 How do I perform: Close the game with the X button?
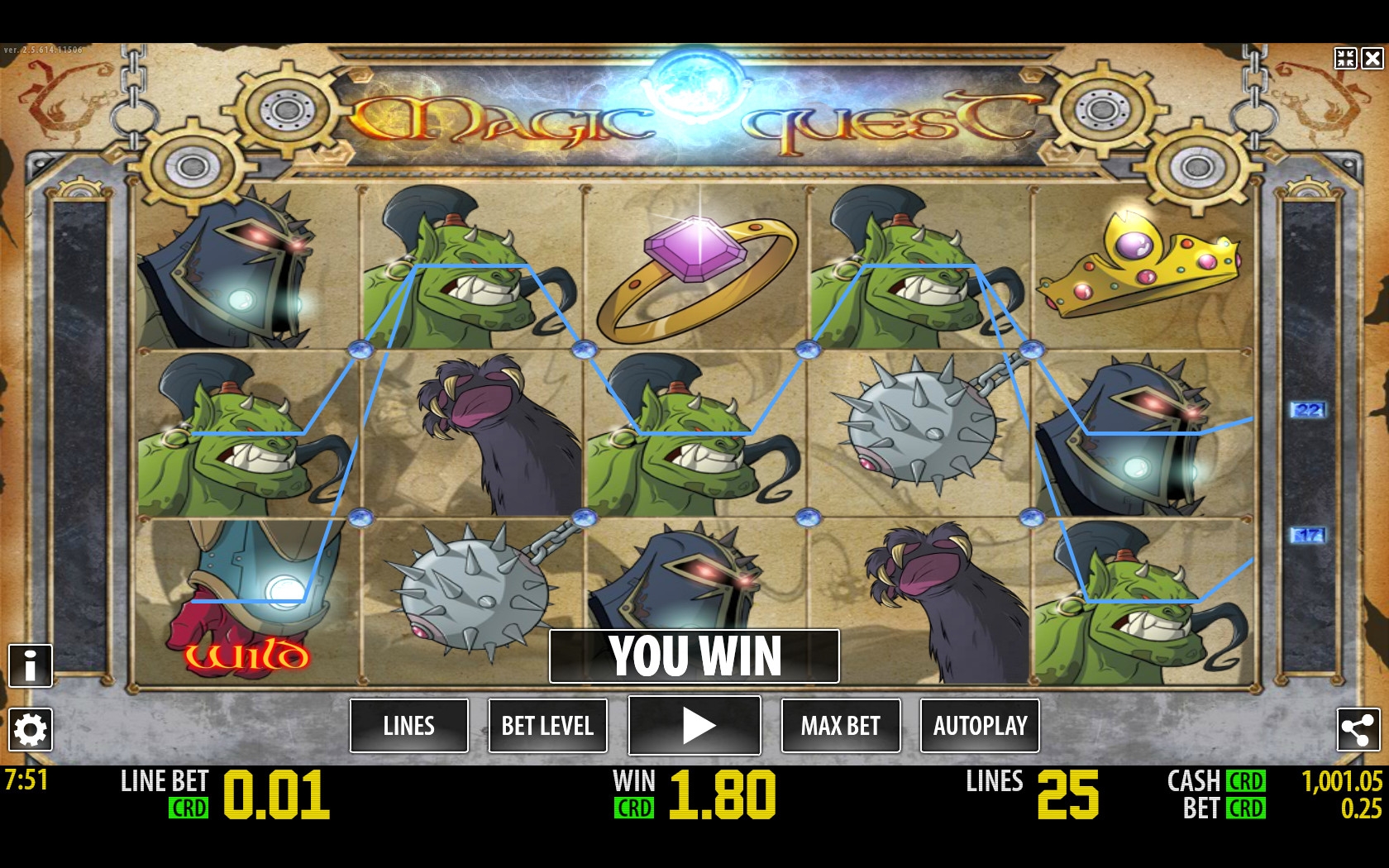pos(1372,58)
